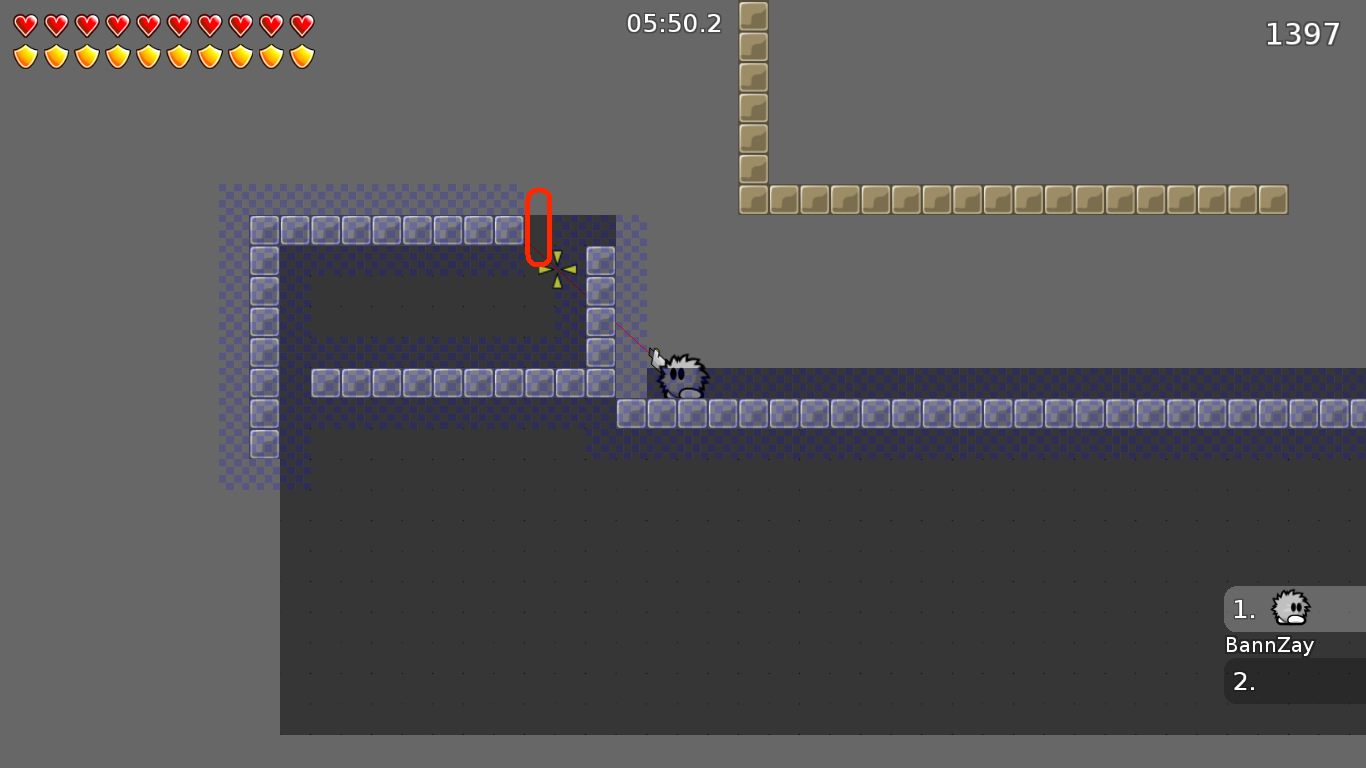
Task: Click the last shield in the armor bar
Action: pos(301,56)
